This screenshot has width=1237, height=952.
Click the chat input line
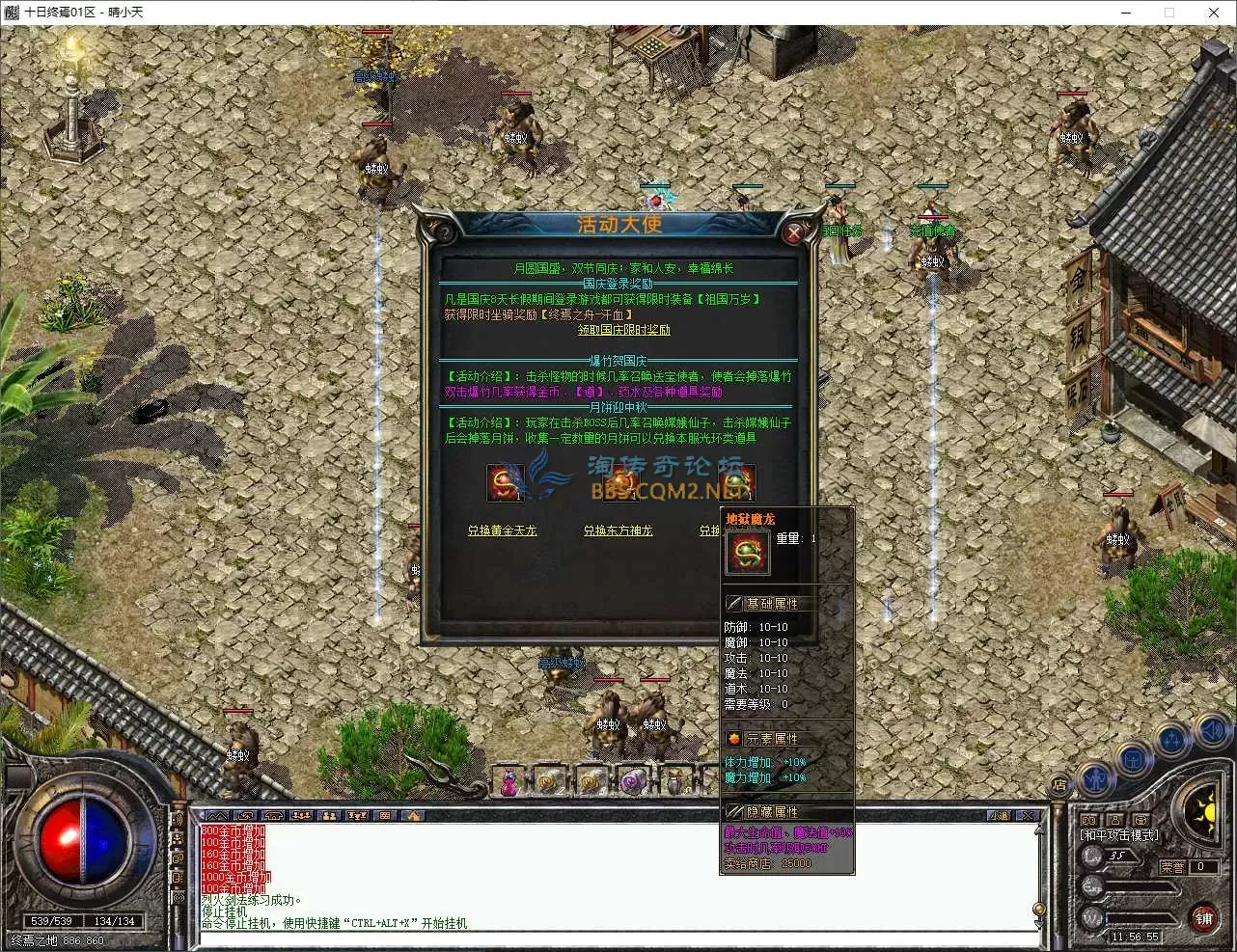pyautogui.click(x=618, y=938)
